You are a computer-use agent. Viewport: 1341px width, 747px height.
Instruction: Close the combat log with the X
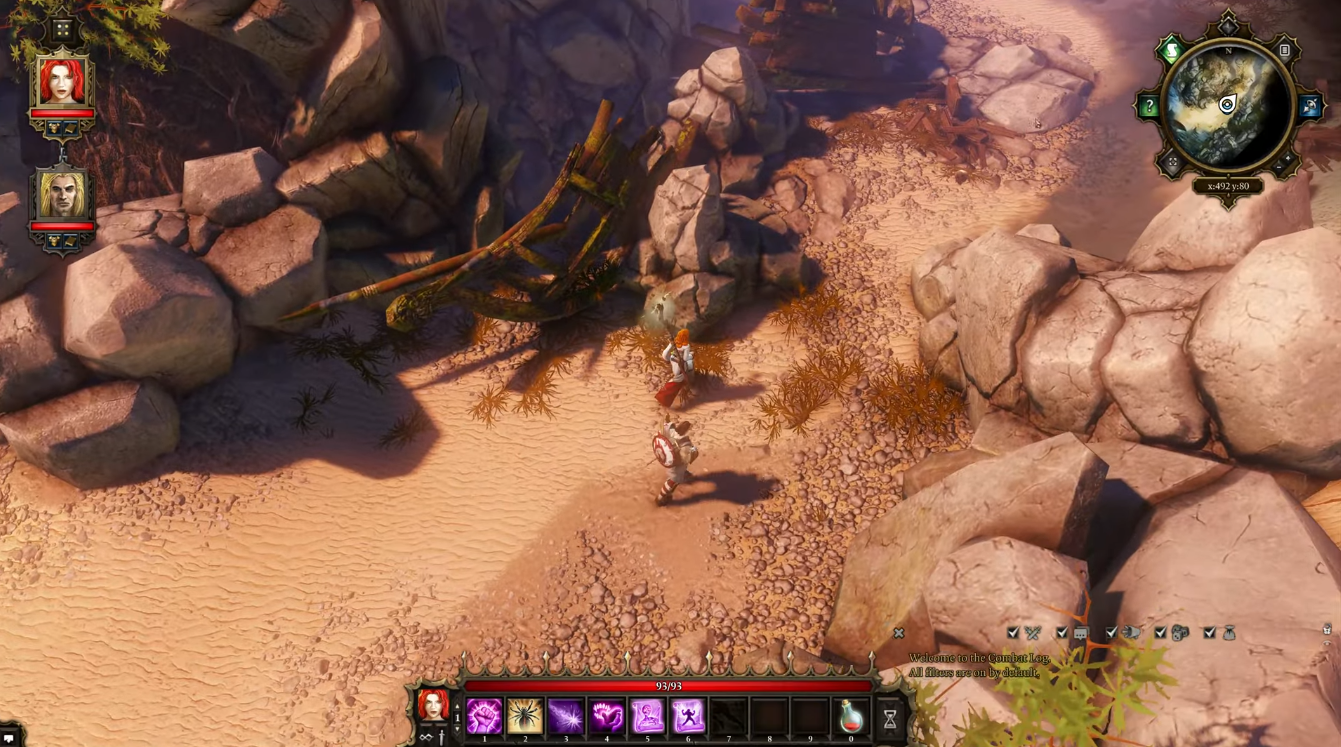point(898,633)
